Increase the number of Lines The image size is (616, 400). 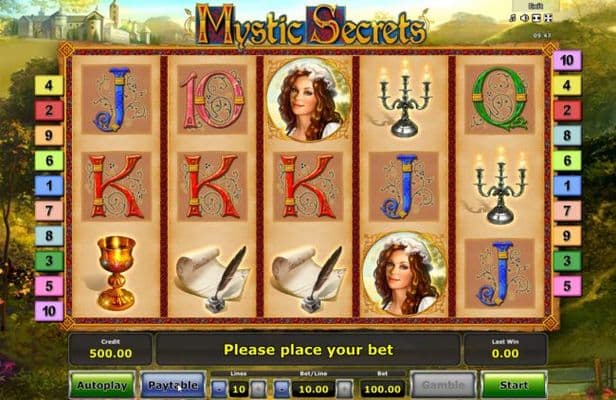(257, 387)
